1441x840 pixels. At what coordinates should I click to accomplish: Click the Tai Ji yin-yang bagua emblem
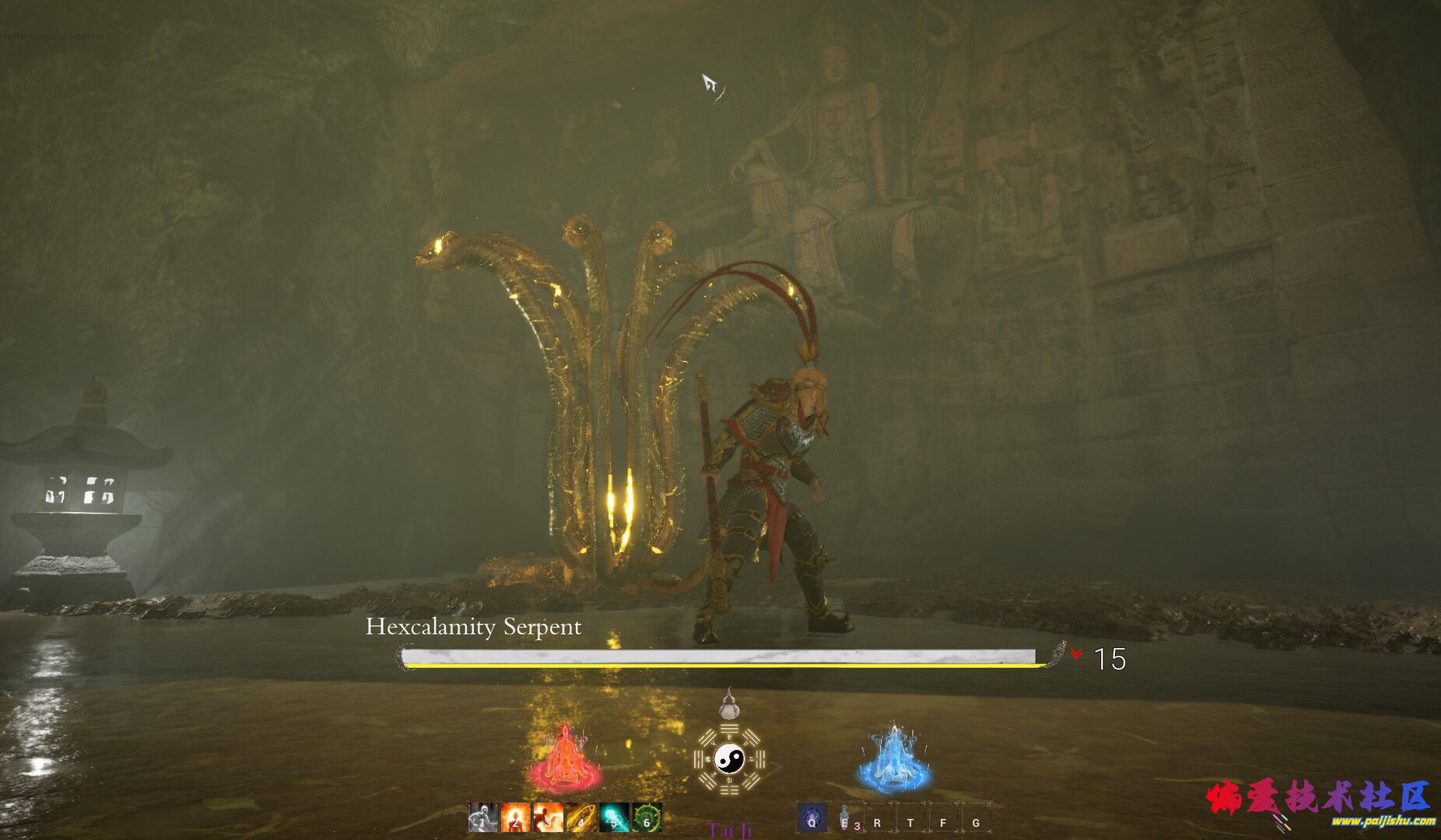(729, 758)
